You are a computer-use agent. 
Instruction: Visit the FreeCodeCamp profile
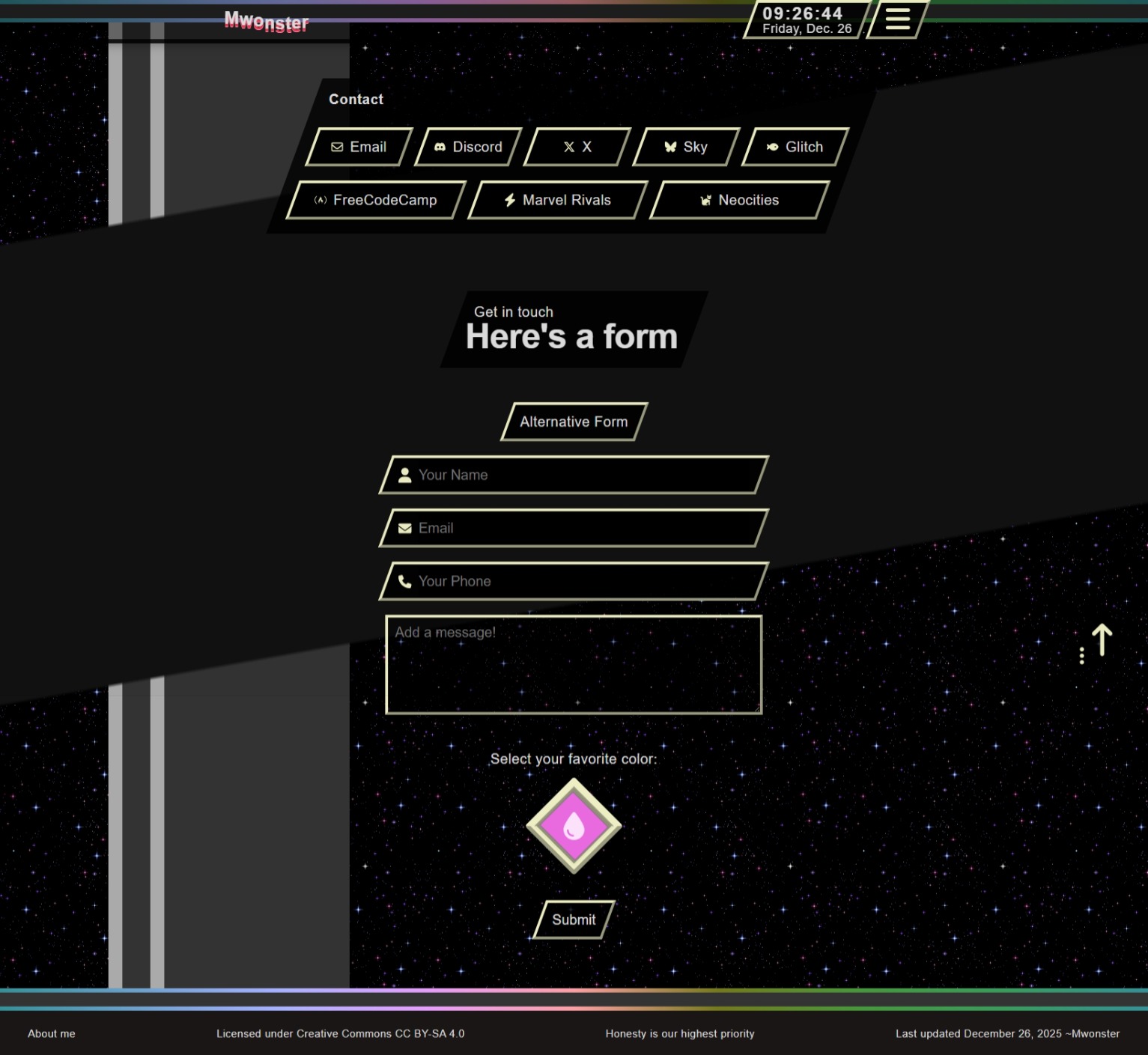[x=376, y=200]
